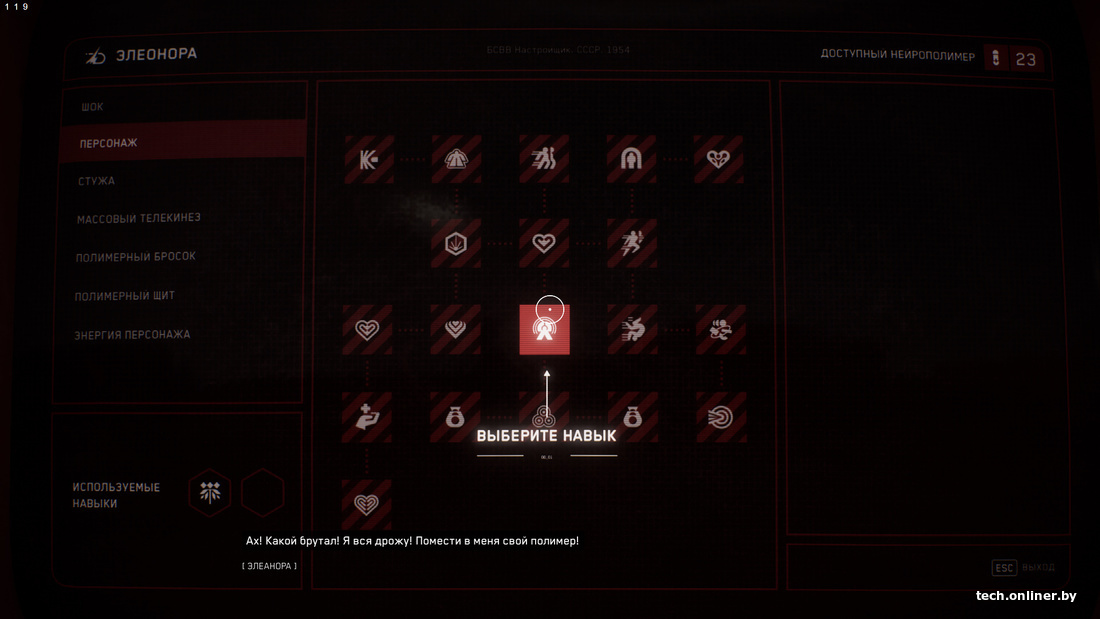Open the Энергия персонажа category

point(132,335)
